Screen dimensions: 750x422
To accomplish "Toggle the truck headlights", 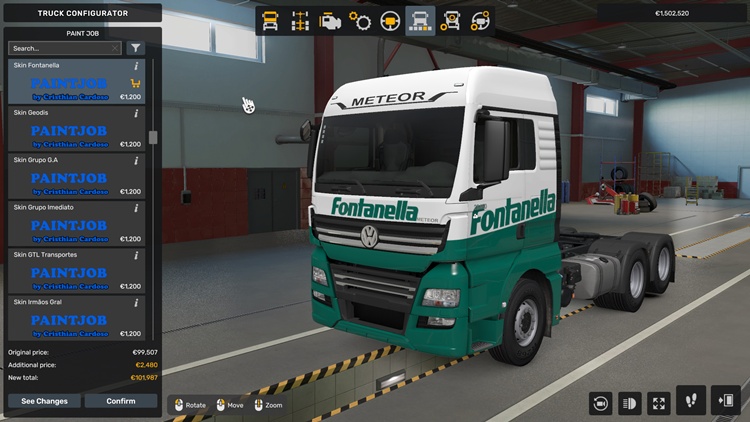I will 630,403.
